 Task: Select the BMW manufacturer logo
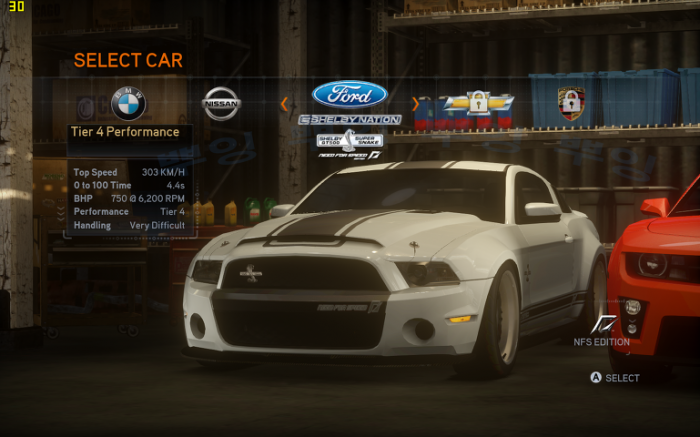(128, 103)
